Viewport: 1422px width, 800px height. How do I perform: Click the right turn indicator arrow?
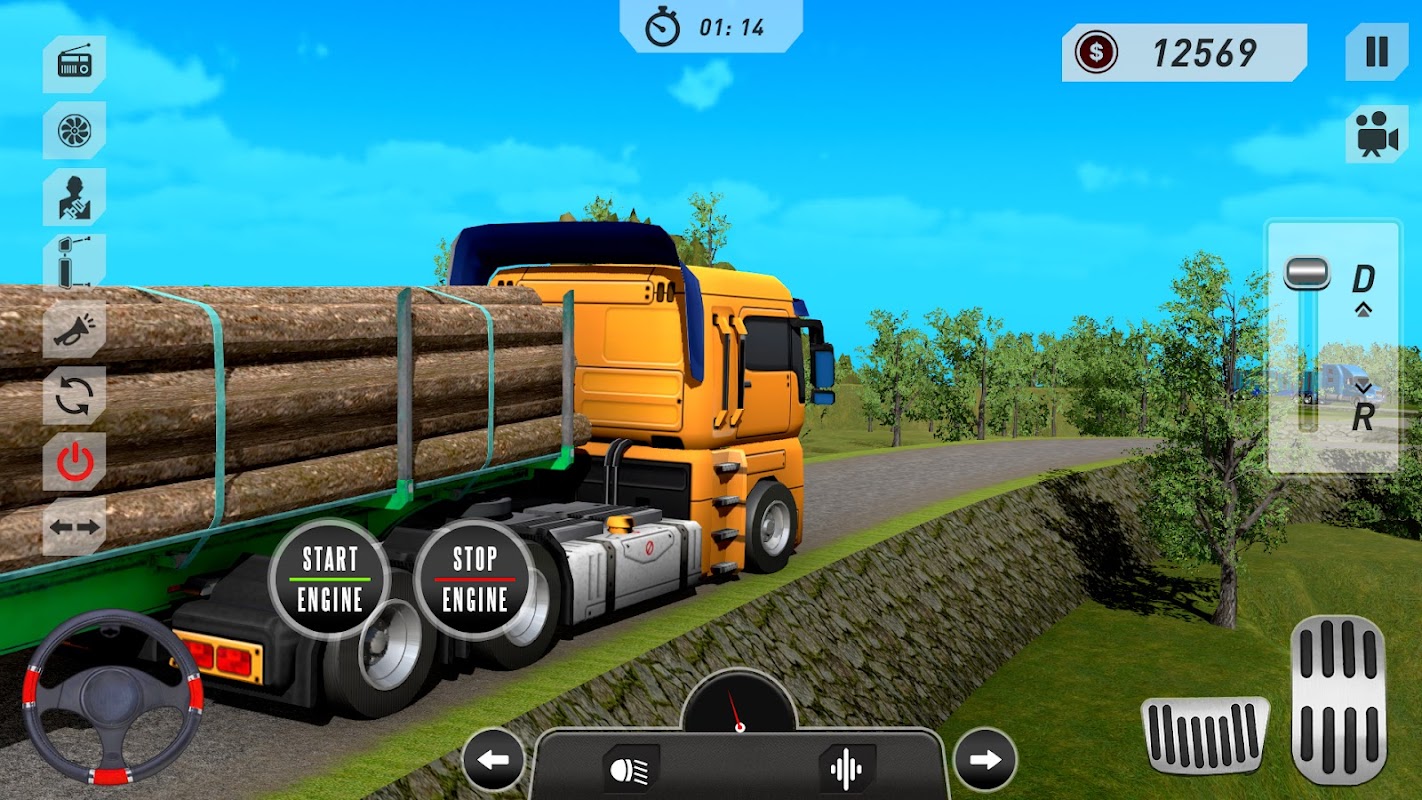985,760
